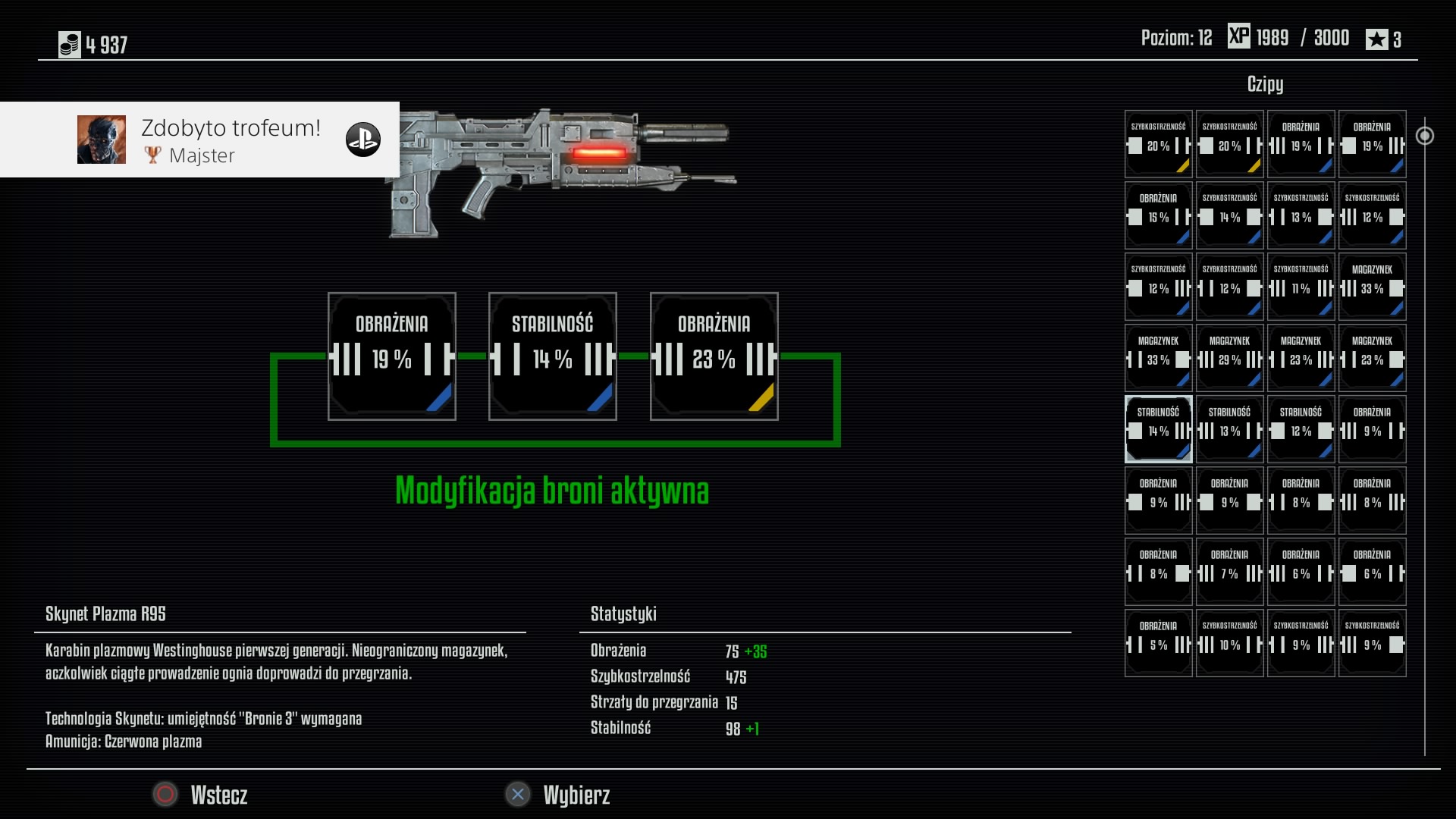Pick the Obrażenia 15% chip

click(1158, 215)
